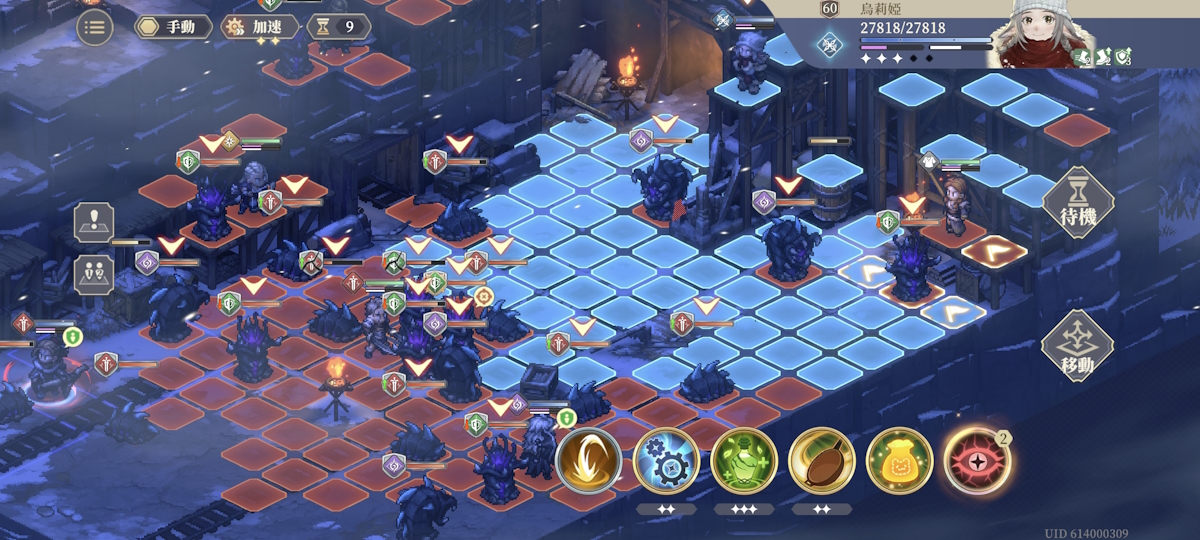This screenshot has width=1200, height=540.
Task: Trigger the red eye ultimate skill
Action: coord(976,460)
